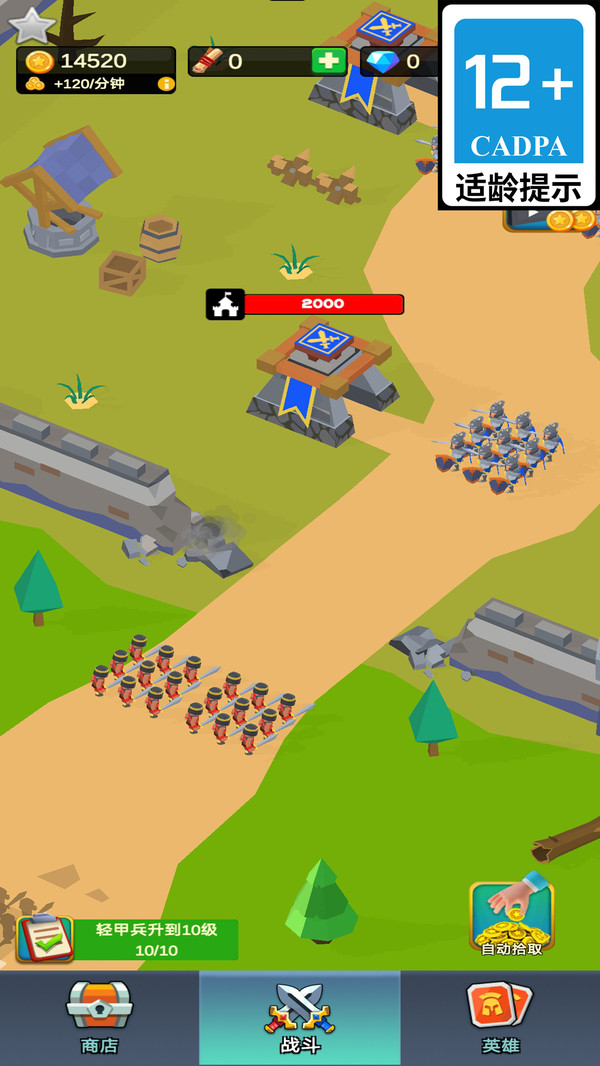The image size is (600, 1066).
Task: Activate the 自动拾取 auto-collect button
Action: (511, 917)
